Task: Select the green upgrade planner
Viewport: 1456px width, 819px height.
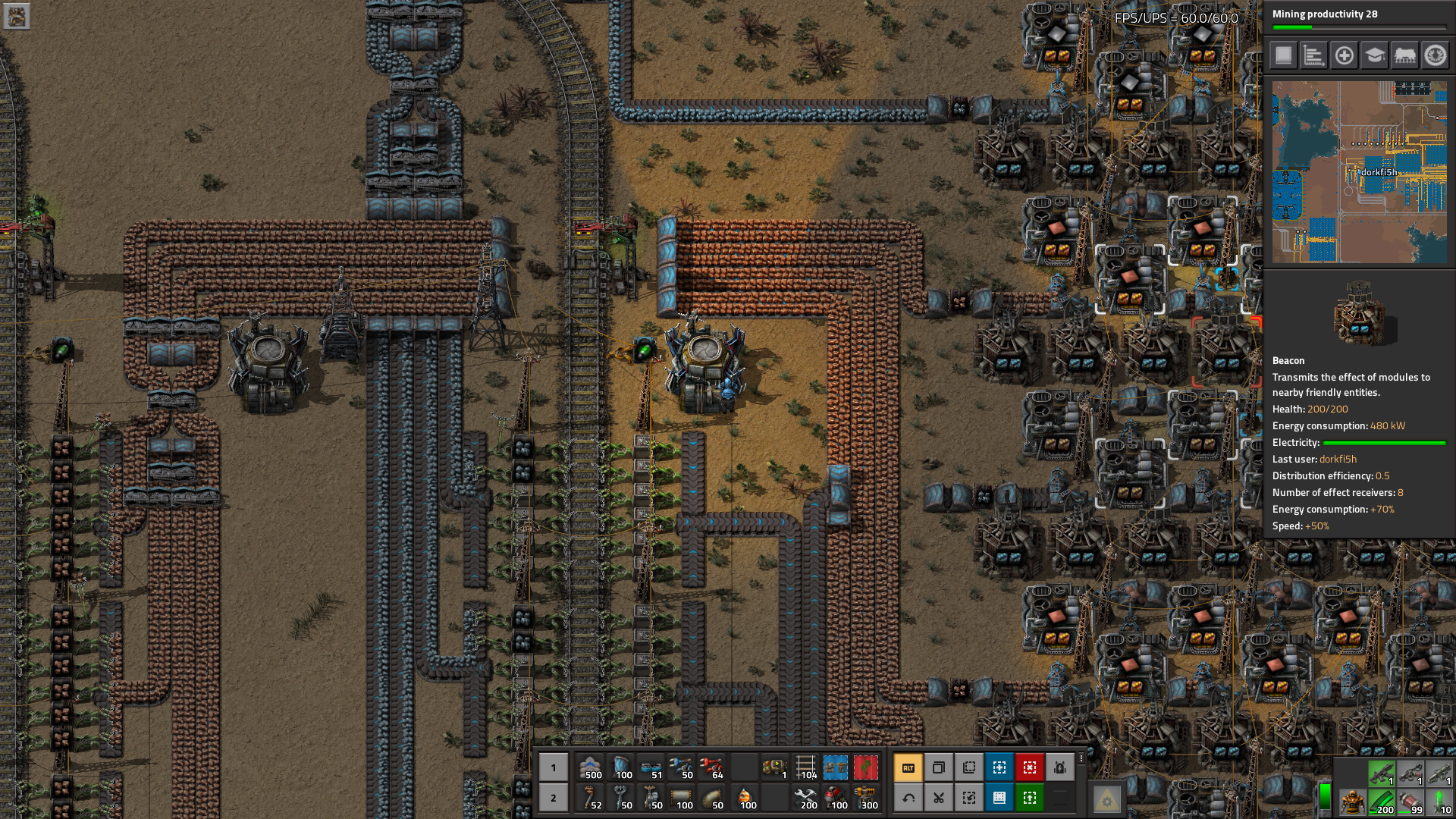Action: 1030,798
